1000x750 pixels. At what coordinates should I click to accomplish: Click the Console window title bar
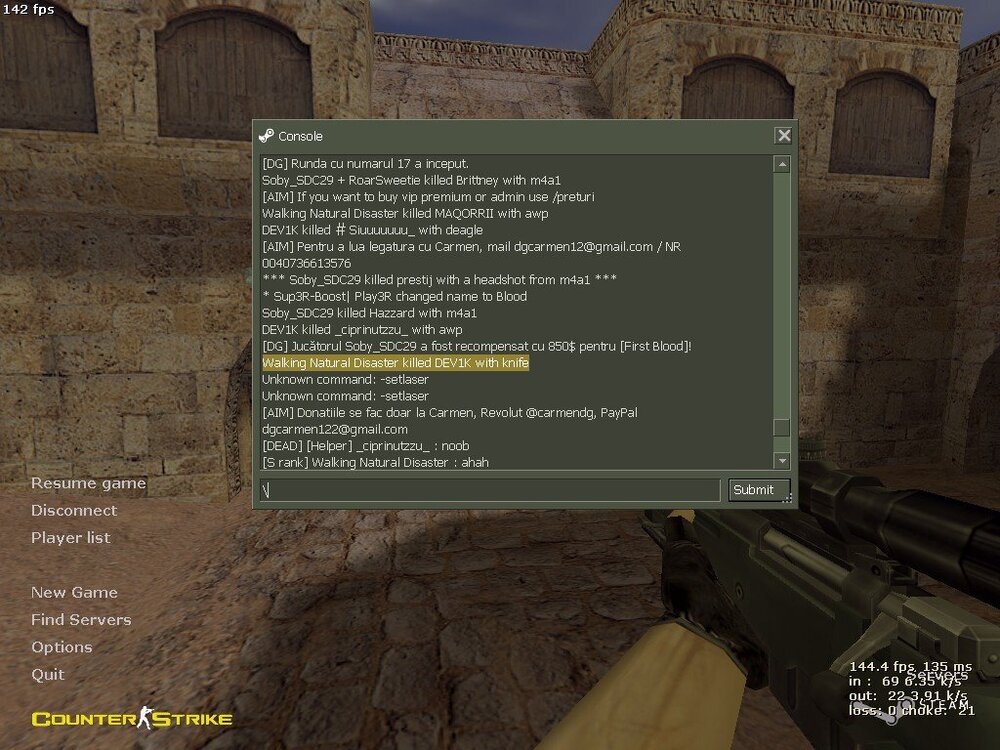[x=500, y=135]
